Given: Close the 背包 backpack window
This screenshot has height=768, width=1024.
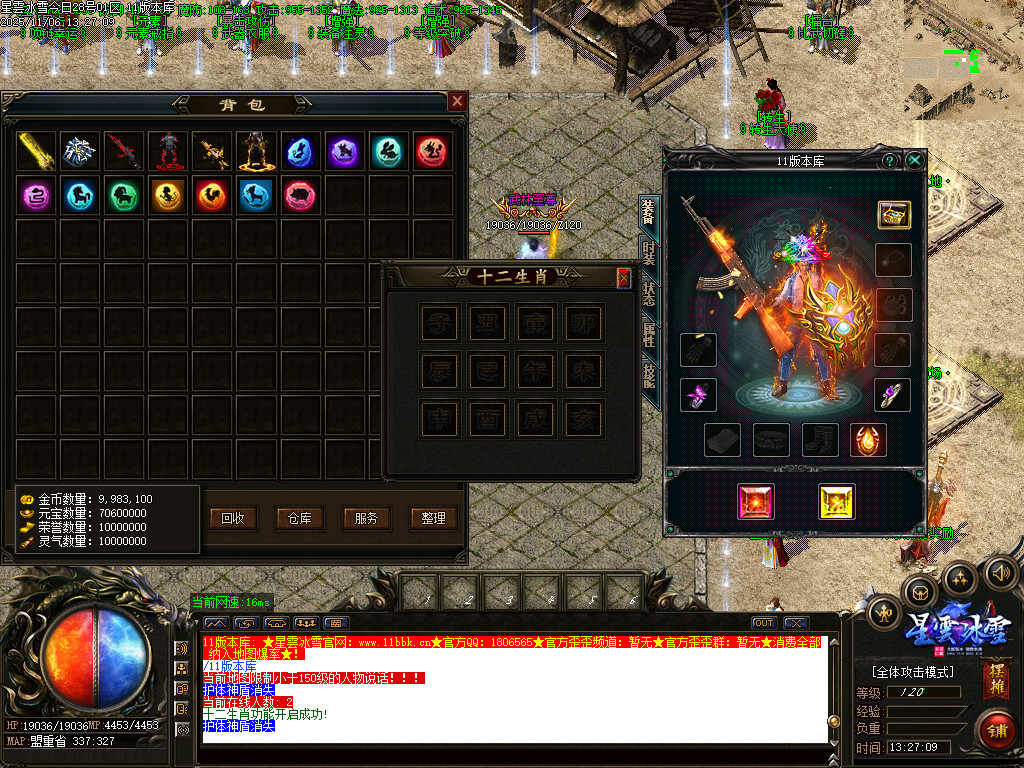Looking at the screenshot, I should tap(457, 101).
